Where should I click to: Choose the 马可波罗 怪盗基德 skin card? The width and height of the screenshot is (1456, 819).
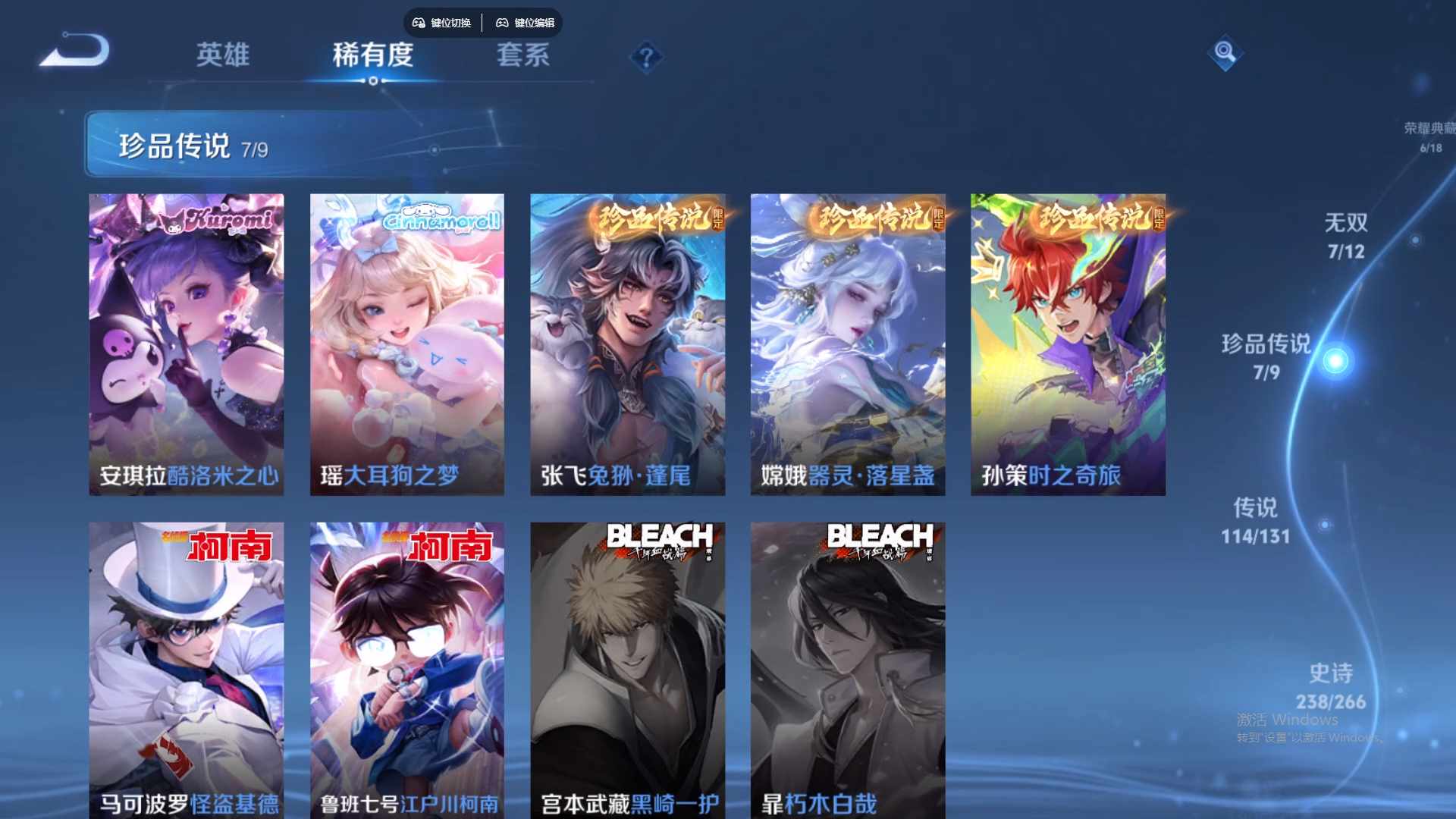[x=187, y=669]
